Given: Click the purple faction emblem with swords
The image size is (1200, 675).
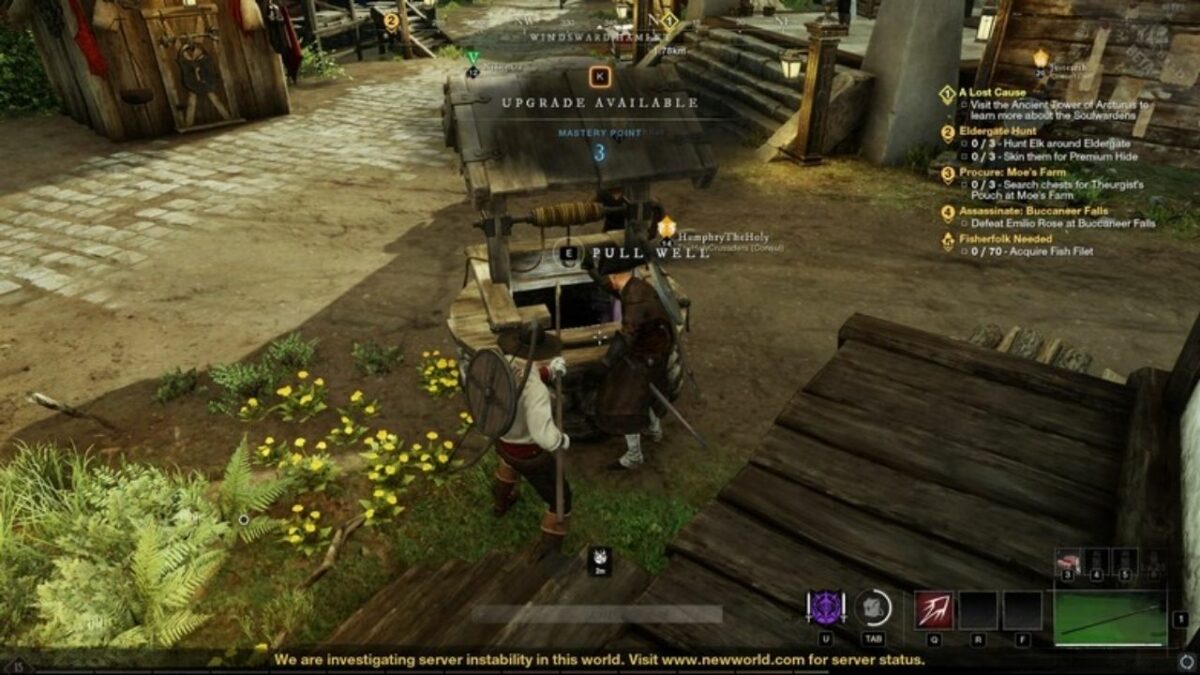Looking at the screenshot, I should point(826,608).
